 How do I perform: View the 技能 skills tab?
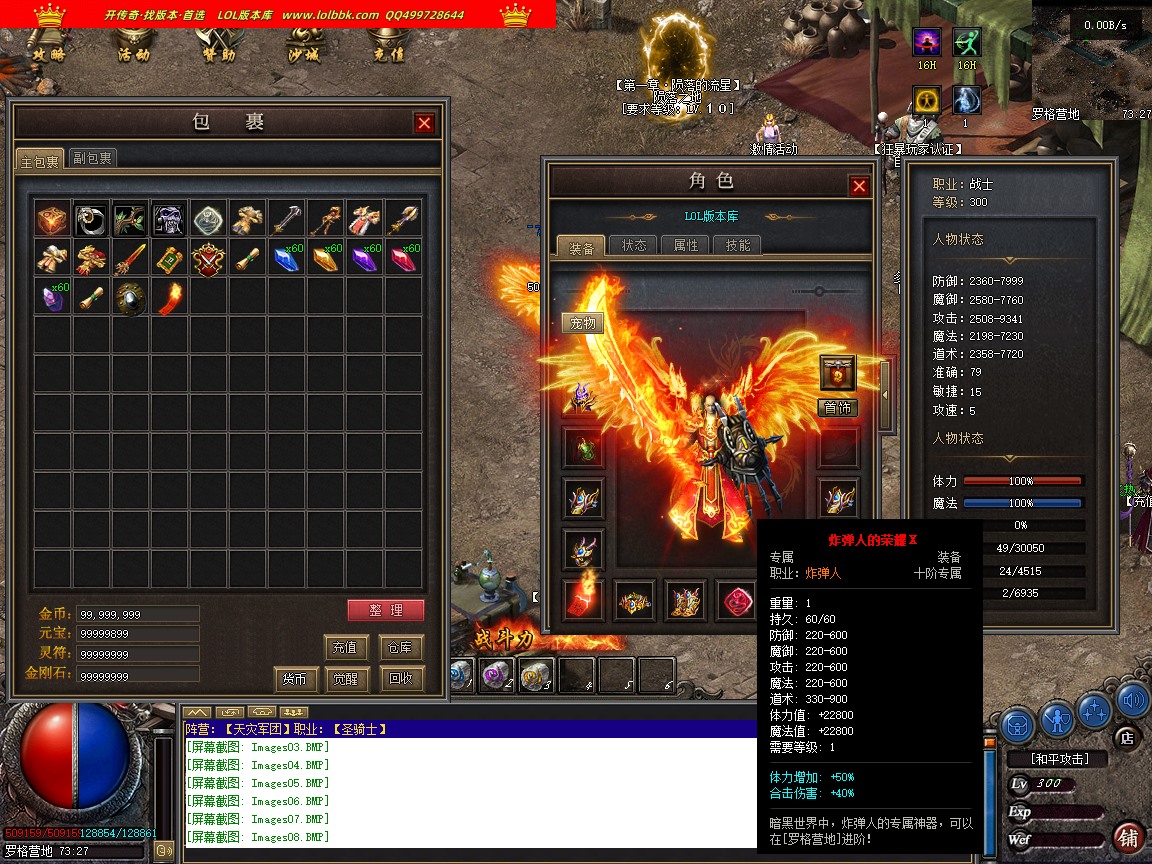[x=738, y=245]
